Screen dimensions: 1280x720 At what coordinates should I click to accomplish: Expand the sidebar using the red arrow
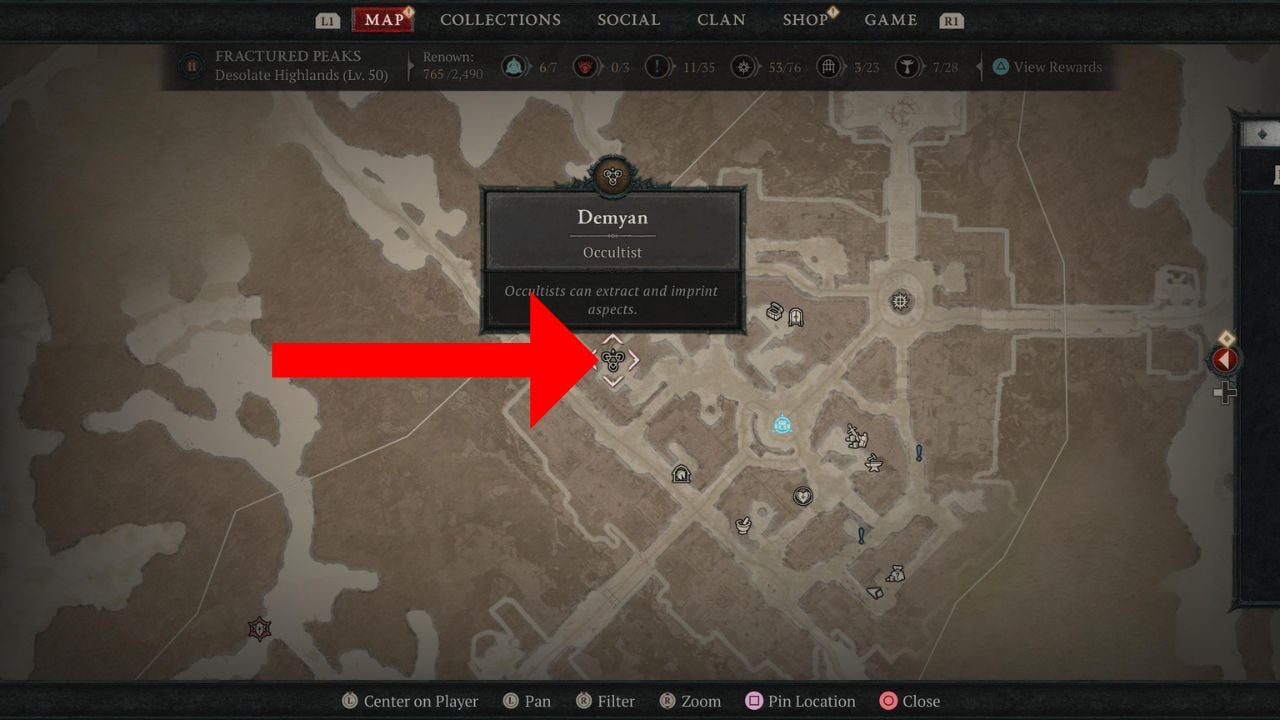coord(1225,361)
